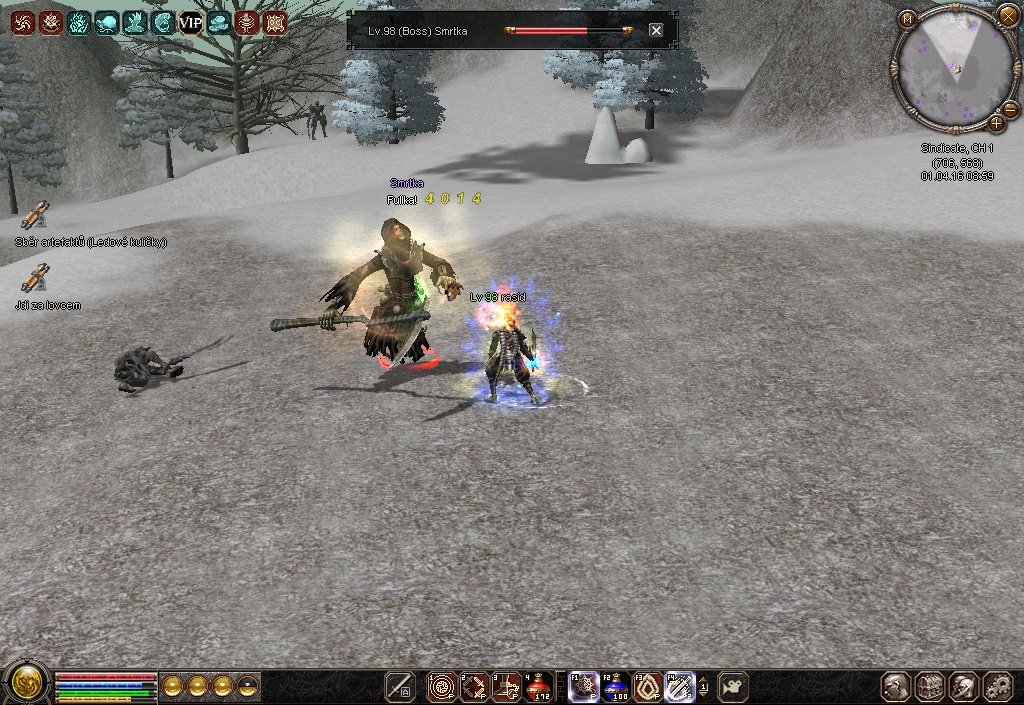This screenshot has width=1024, height=705.
Task: Use the red potion with 172 count
Action: tap(539, 686)
